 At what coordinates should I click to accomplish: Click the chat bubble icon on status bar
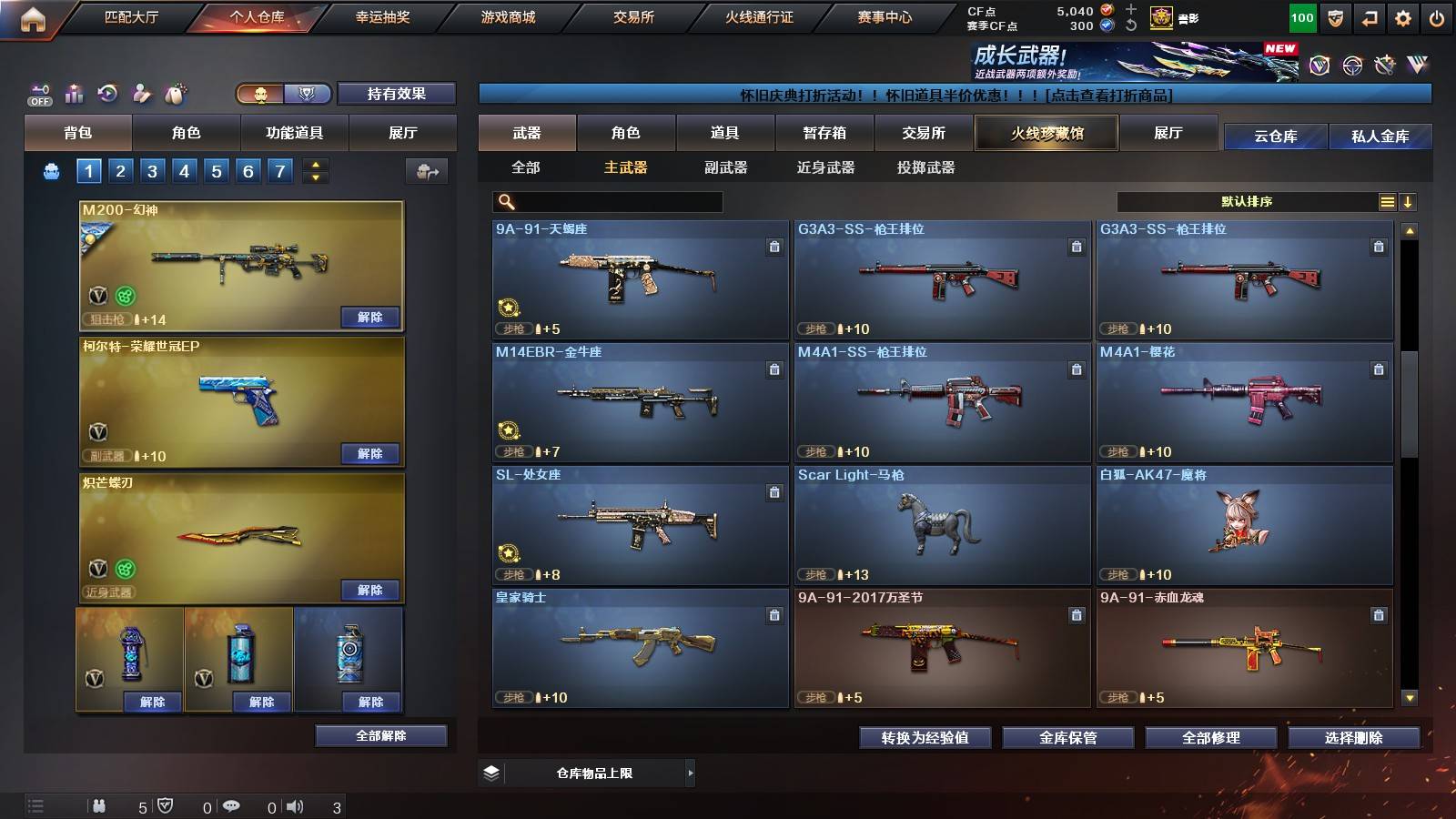(x=233, y=806)
